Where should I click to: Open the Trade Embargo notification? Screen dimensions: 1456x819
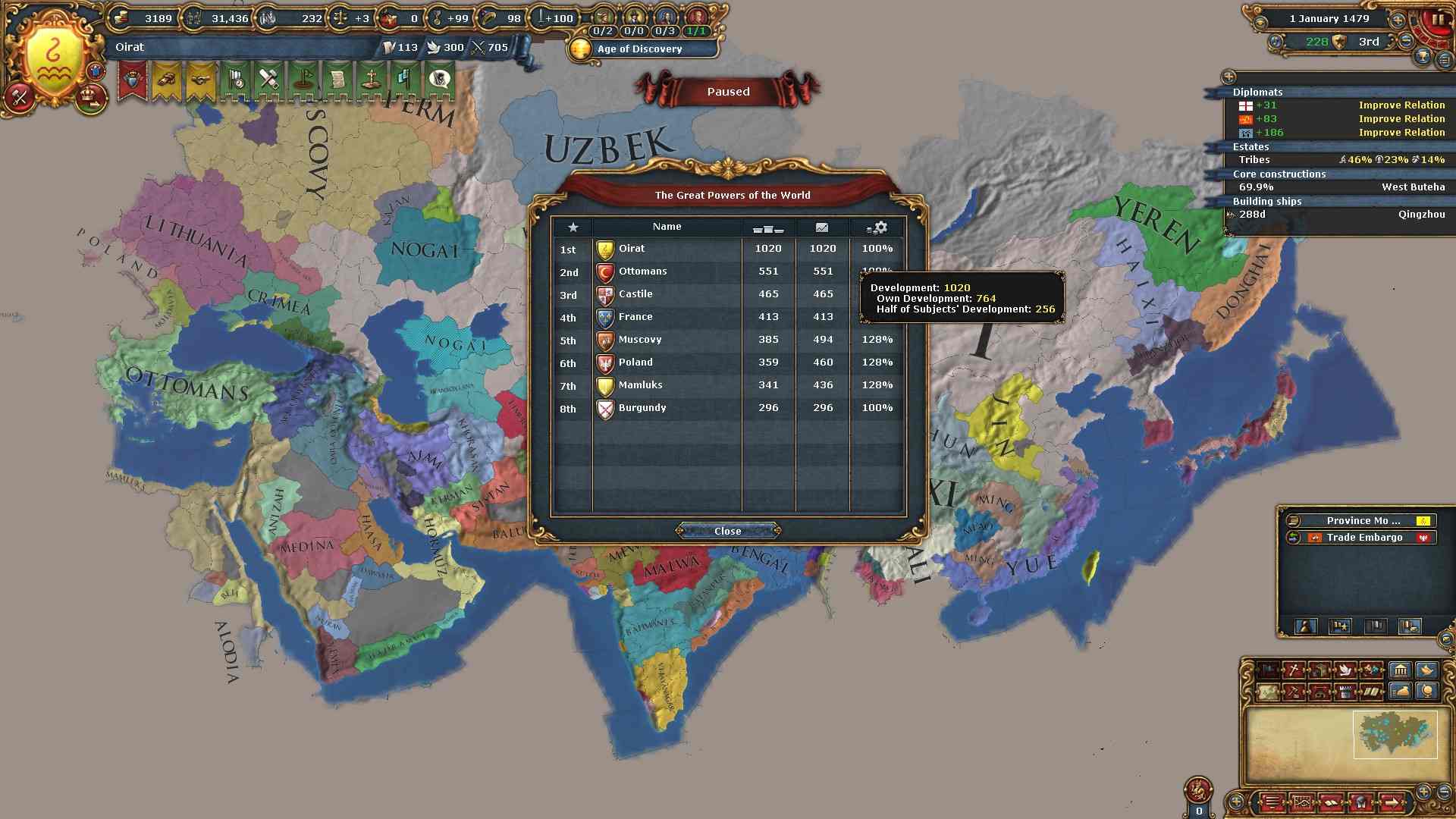coord(1363,538)
